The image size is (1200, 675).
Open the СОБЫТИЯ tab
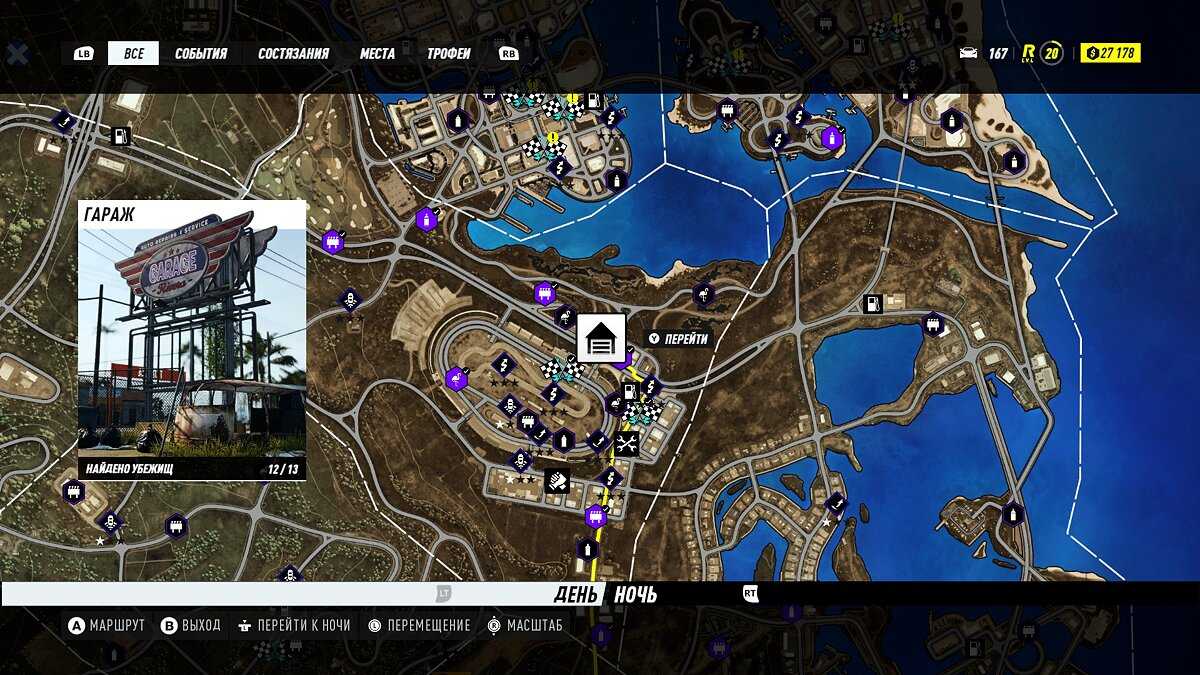(x=201, y=53)
